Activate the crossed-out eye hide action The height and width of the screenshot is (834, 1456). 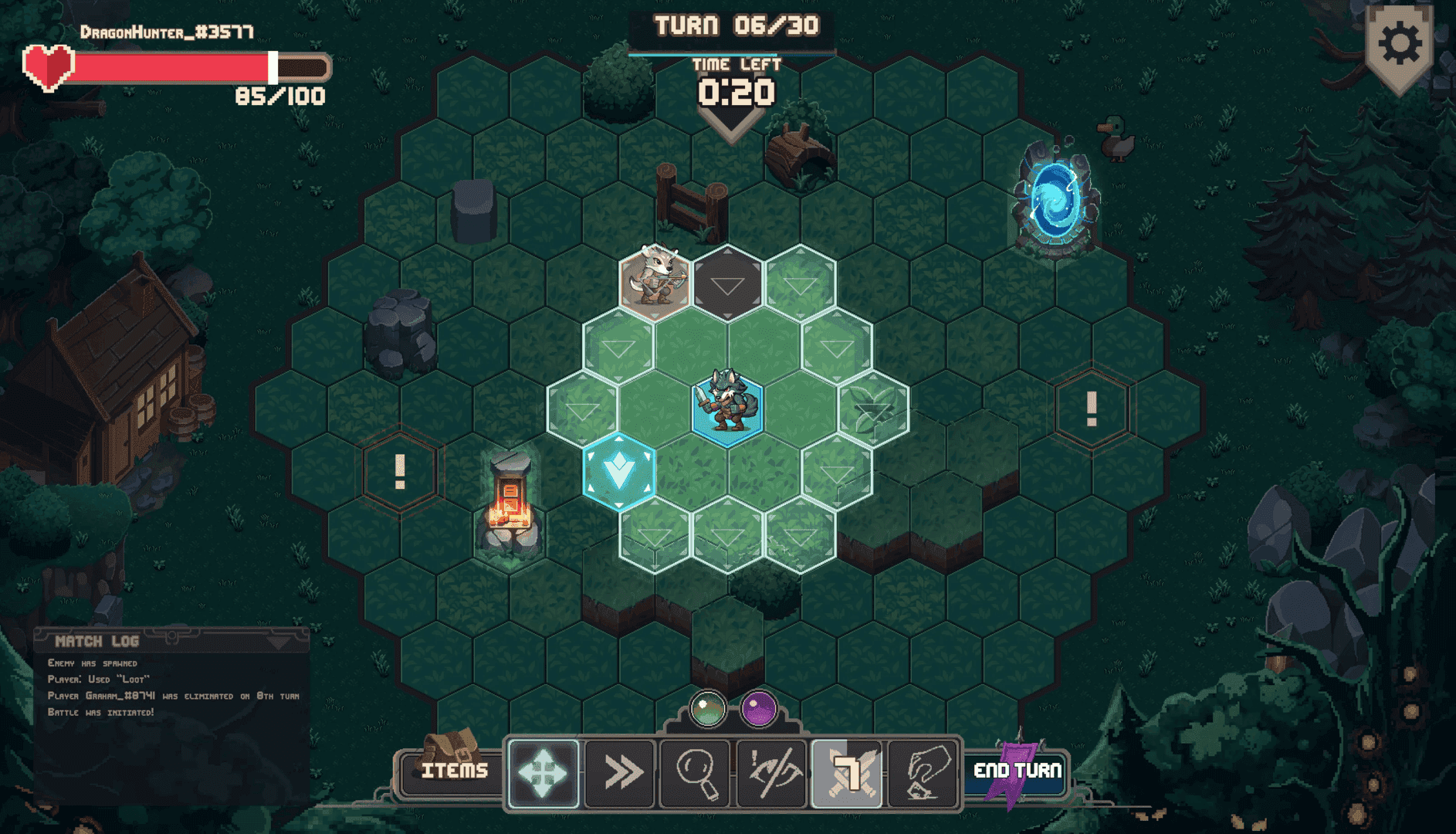(771, 773)
